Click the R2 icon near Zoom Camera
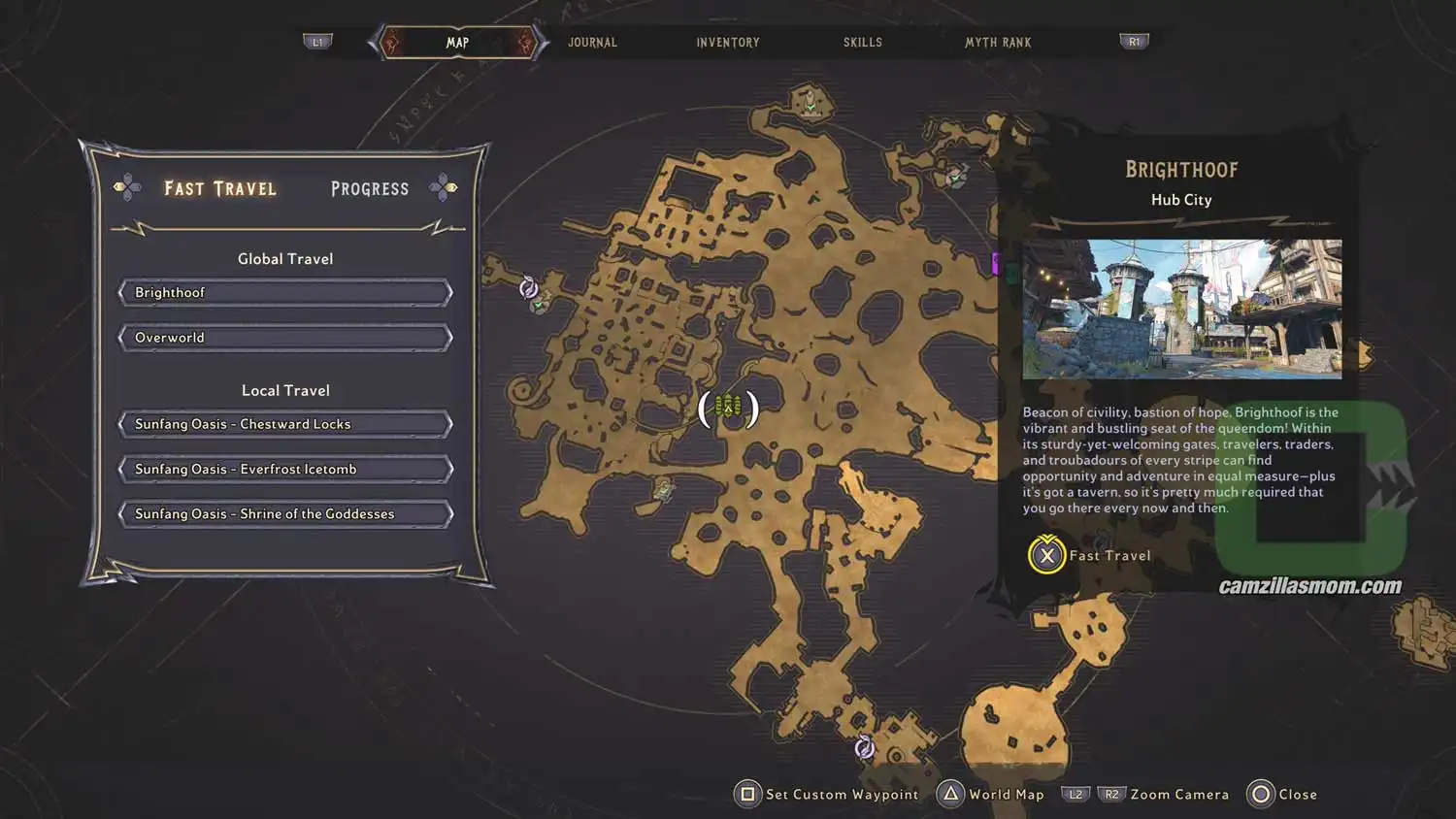The height and width of the screenshot is (819, 1456). (1111, 793)
